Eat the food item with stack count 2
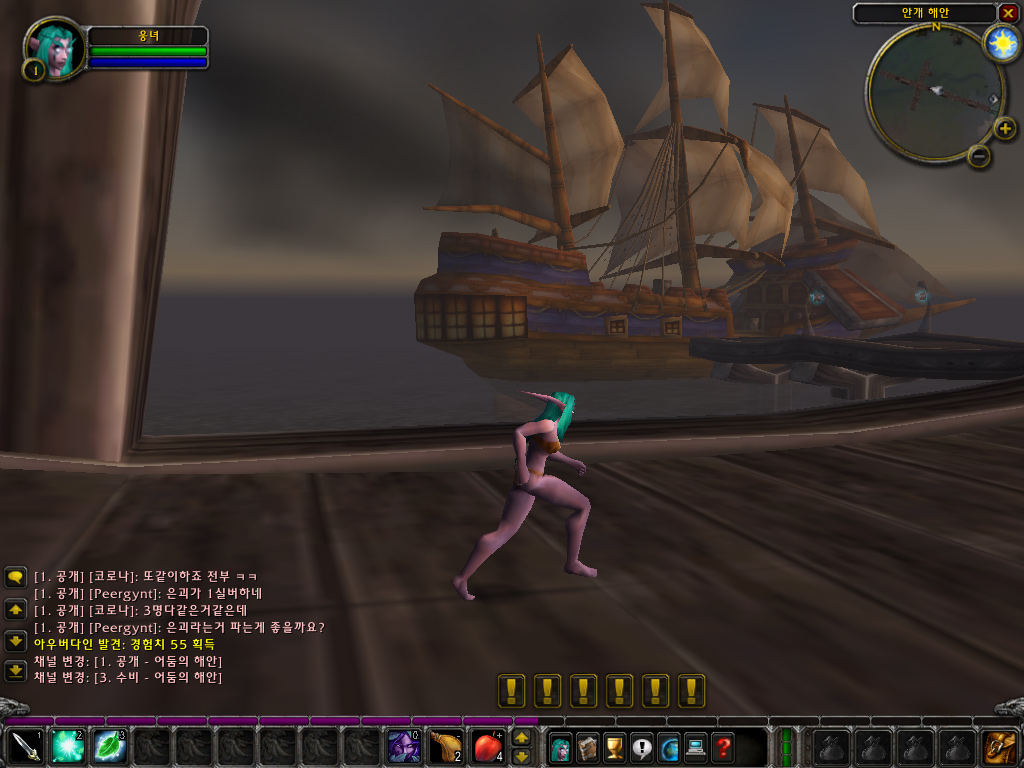Image resolution: width=1024 pixels, height=768 pixels. pyautogui.click(x=446, y=747)
